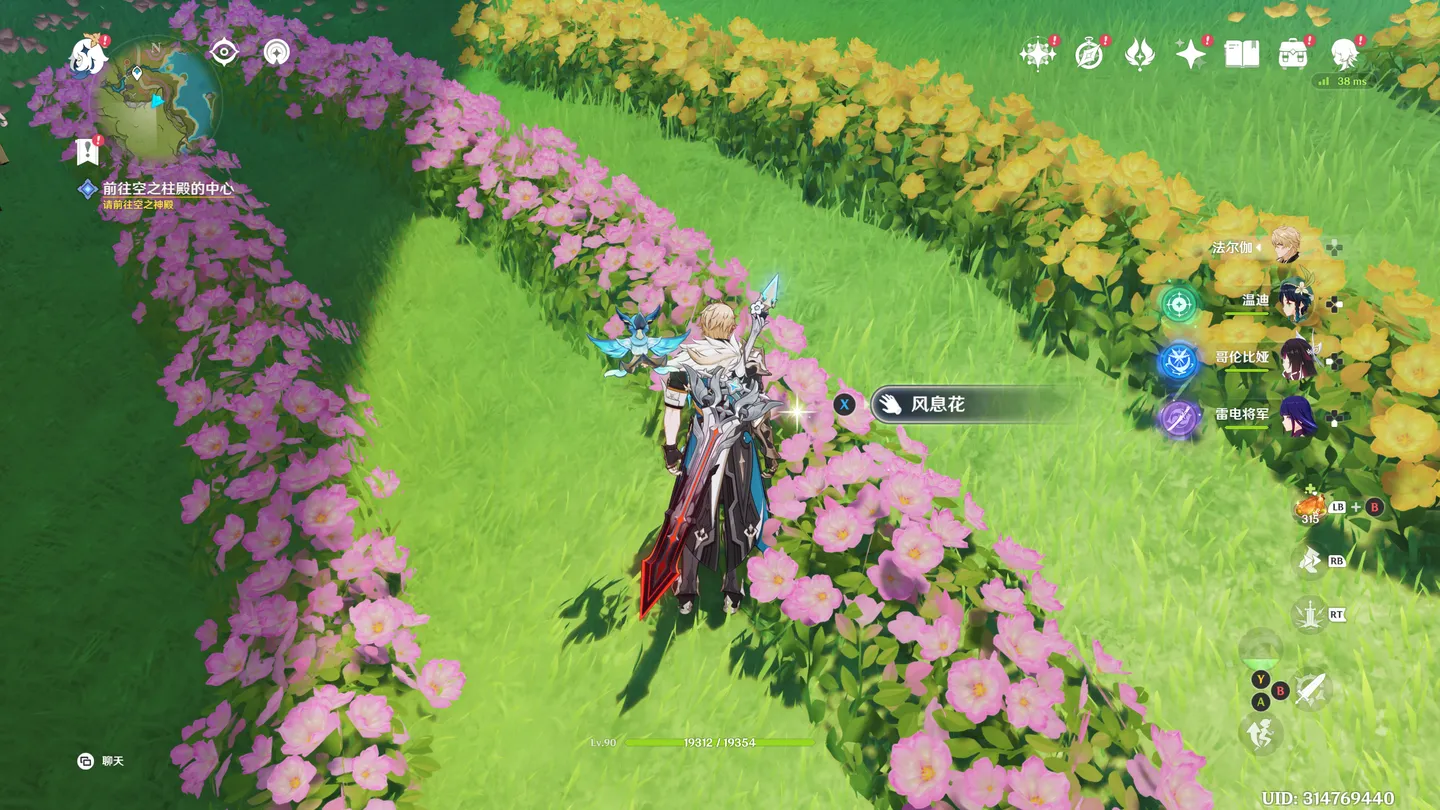Image resolution: width=1440 pixels, height=810 pixels.
Task: Open the quest log banner icon
Action: coord(87,152)
